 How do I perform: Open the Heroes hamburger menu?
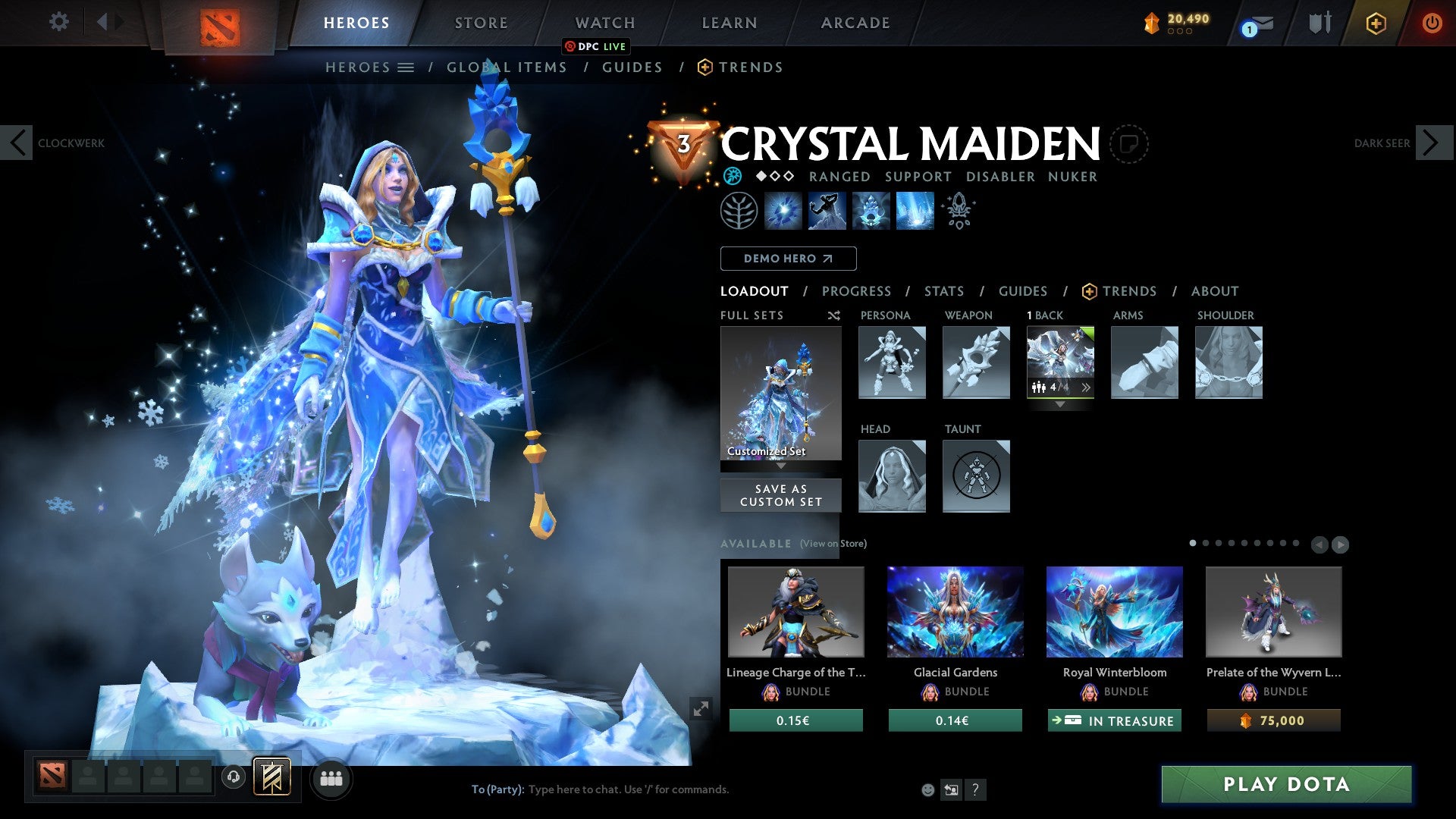[406, 67]
